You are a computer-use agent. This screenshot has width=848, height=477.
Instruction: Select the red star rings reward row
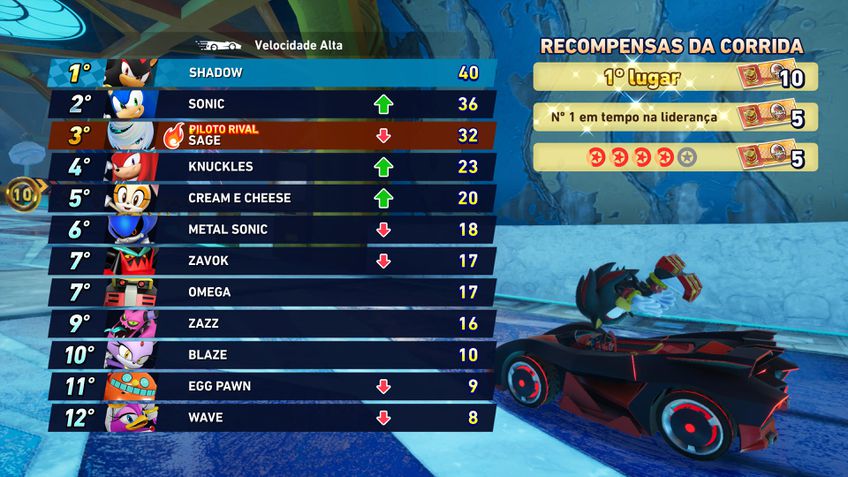(675, 157)
